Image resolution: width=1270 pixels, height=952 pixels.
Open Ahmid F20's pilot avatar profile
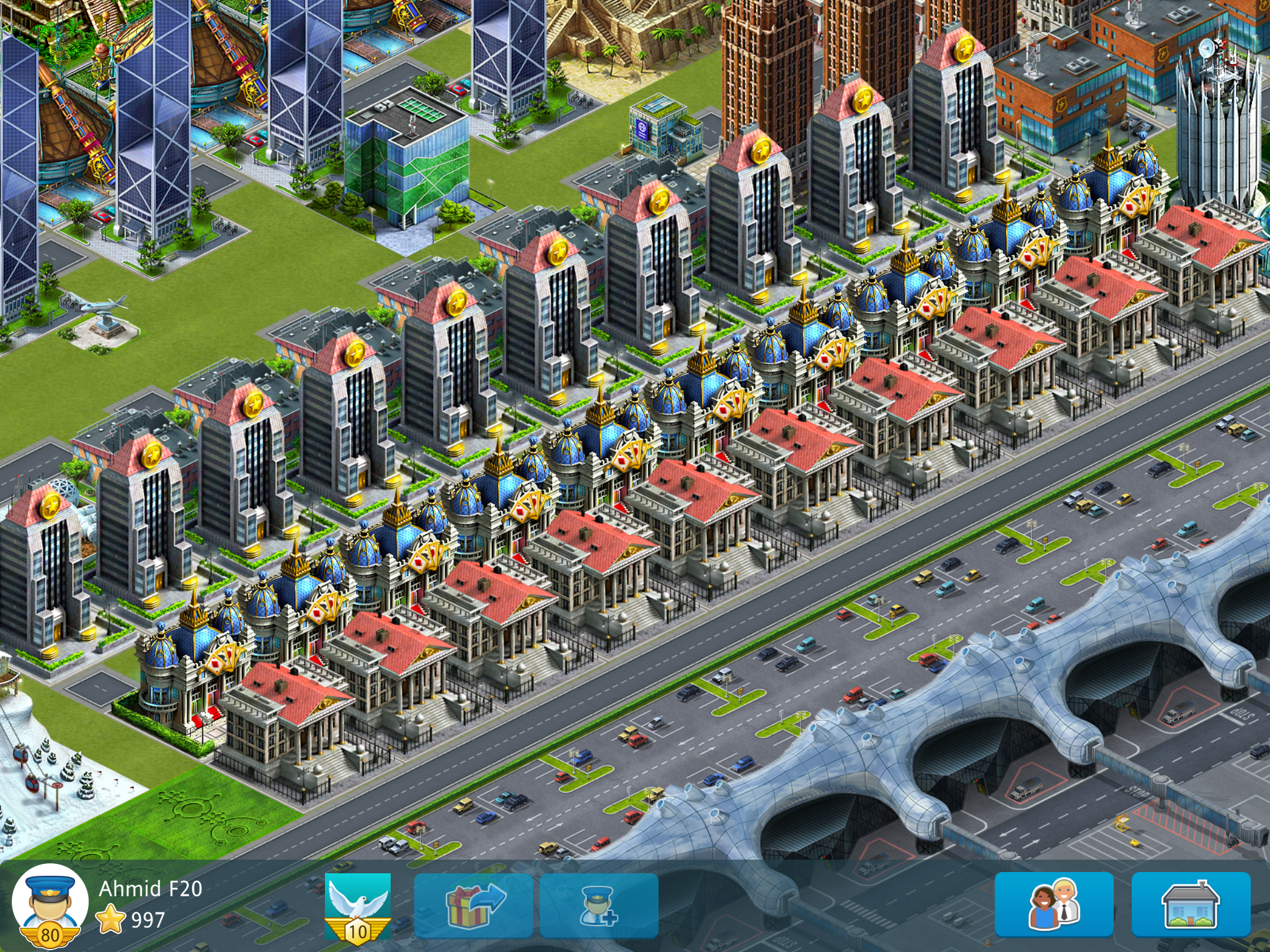click(50, 904)
